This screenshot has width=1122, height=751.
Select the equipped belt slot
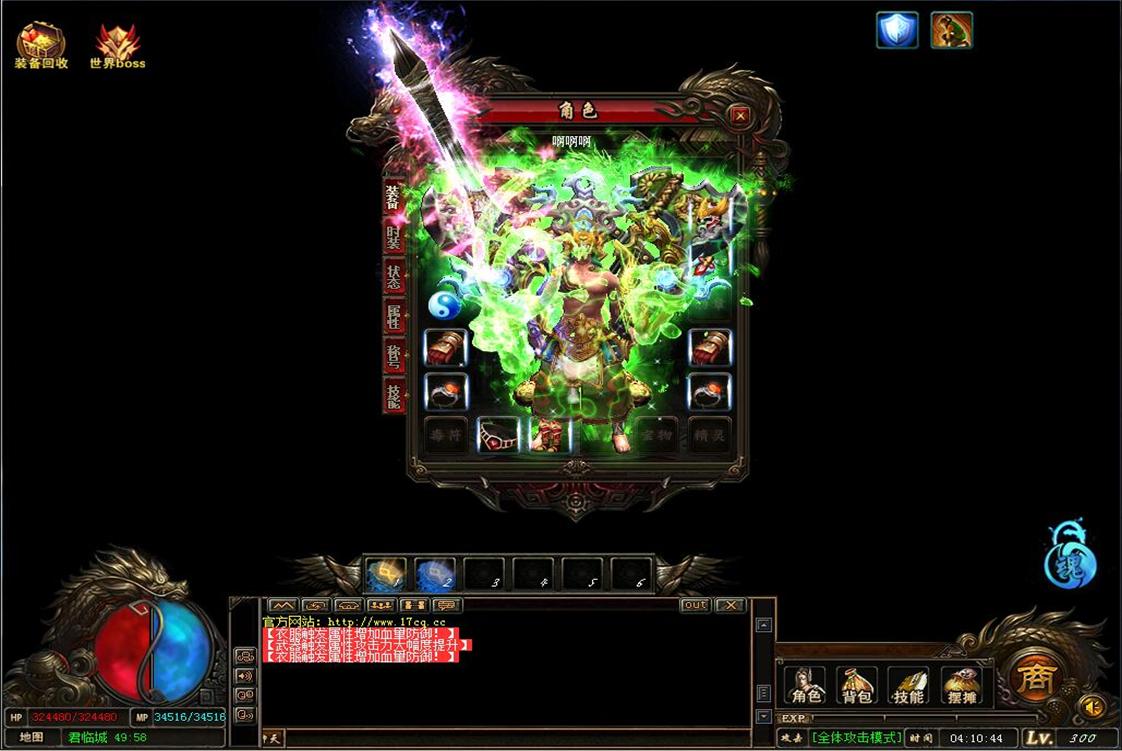(498, 435)
